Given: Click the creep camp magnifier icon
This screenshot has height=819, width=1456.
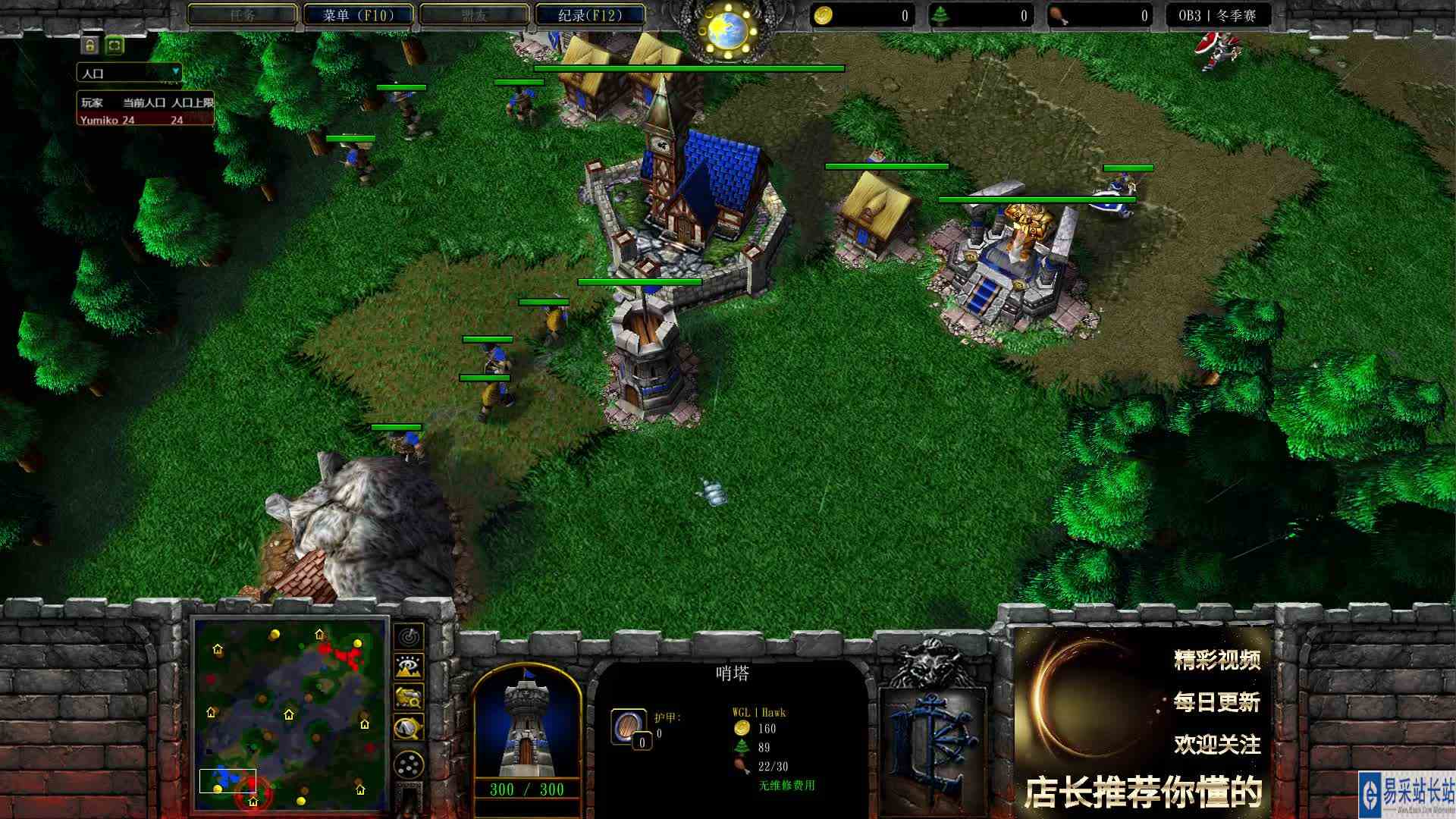Looking at the screenshot, I should tap(408, 726).
